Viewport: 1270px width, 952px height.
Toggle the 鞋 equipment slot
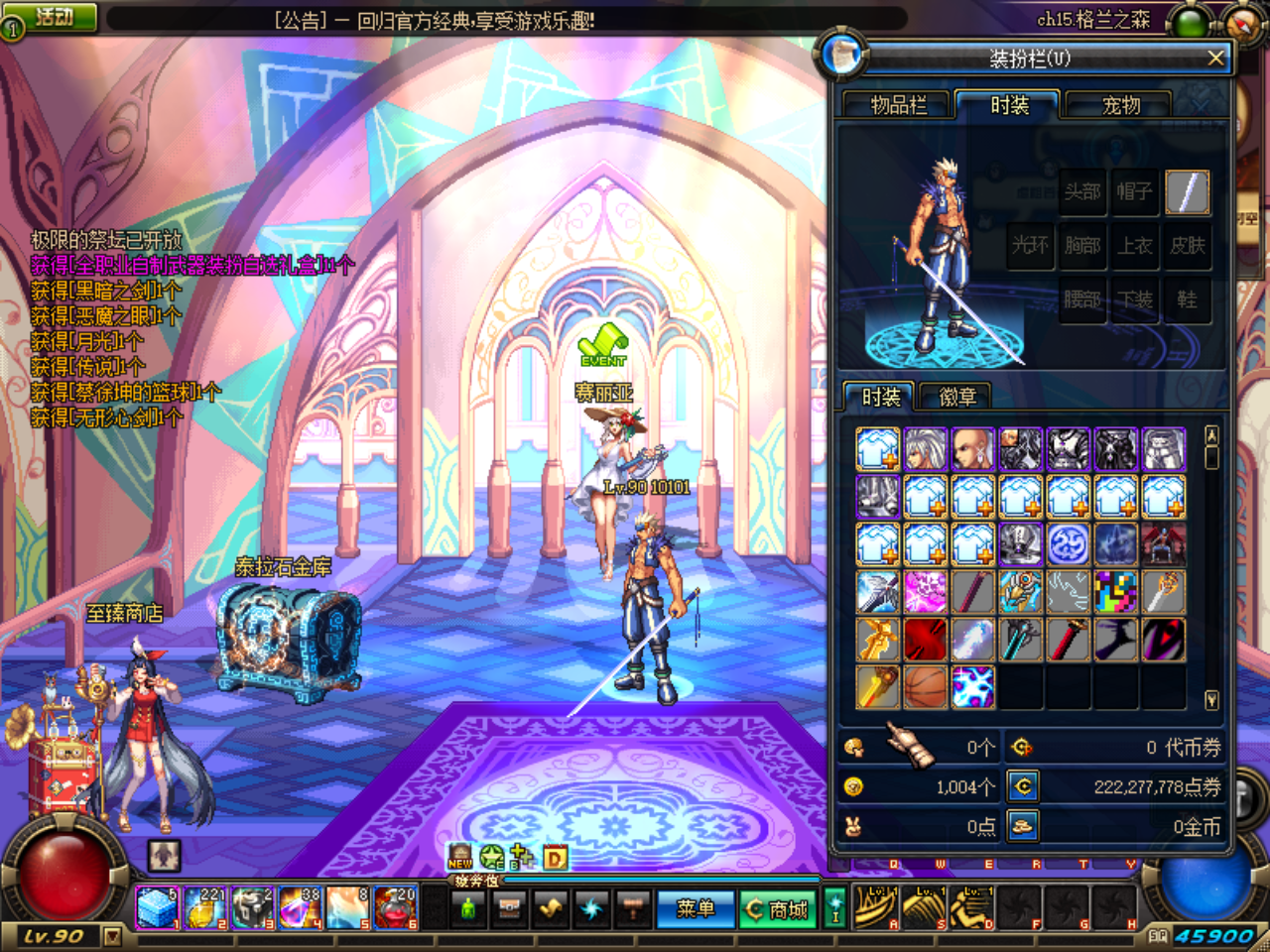click(x=1189, y=299)
